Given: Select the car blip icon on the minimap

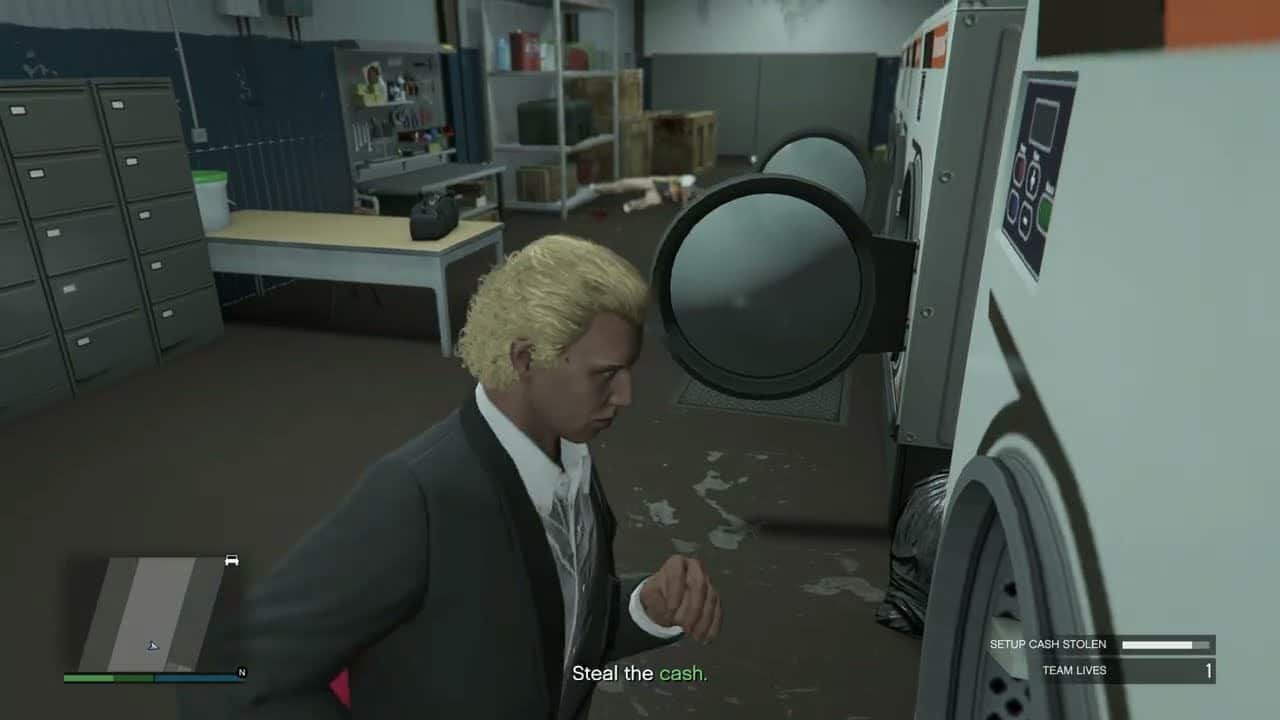Looking at the screenshot, I should [231, 561].
